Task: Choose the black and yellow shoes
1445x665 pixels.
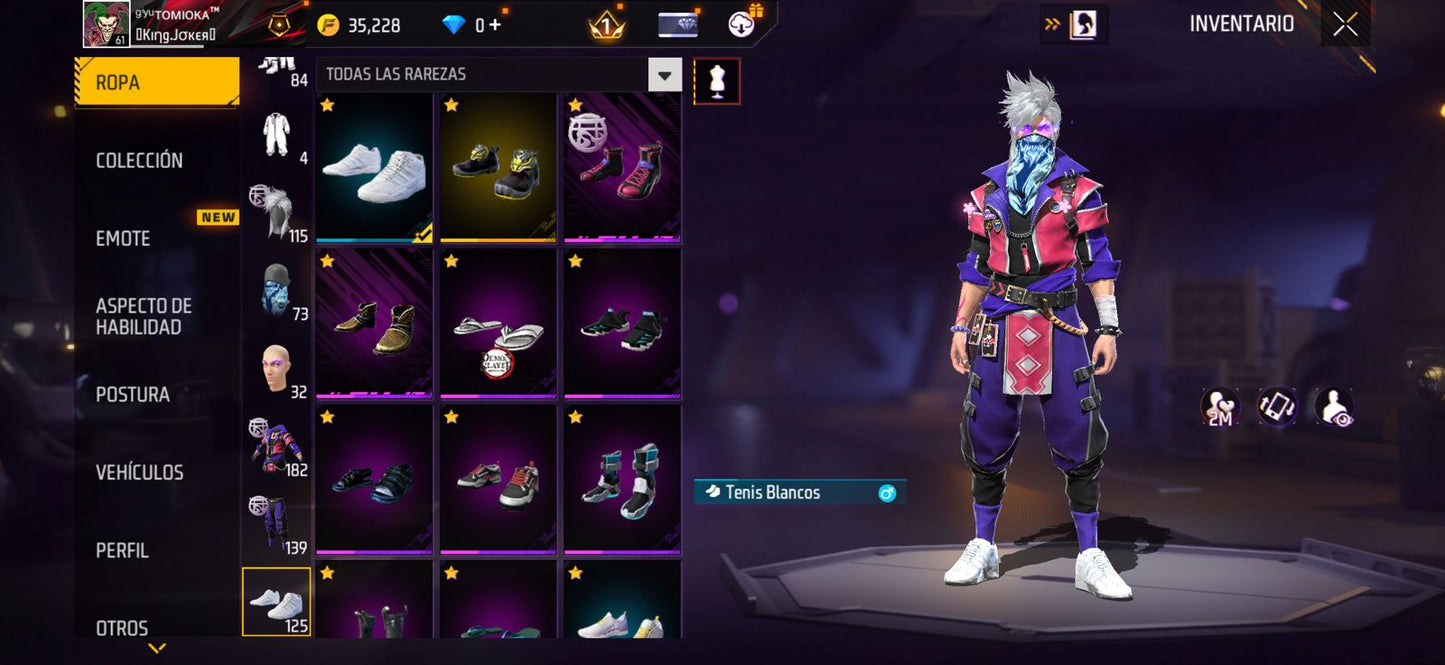Action: [498, 168]
